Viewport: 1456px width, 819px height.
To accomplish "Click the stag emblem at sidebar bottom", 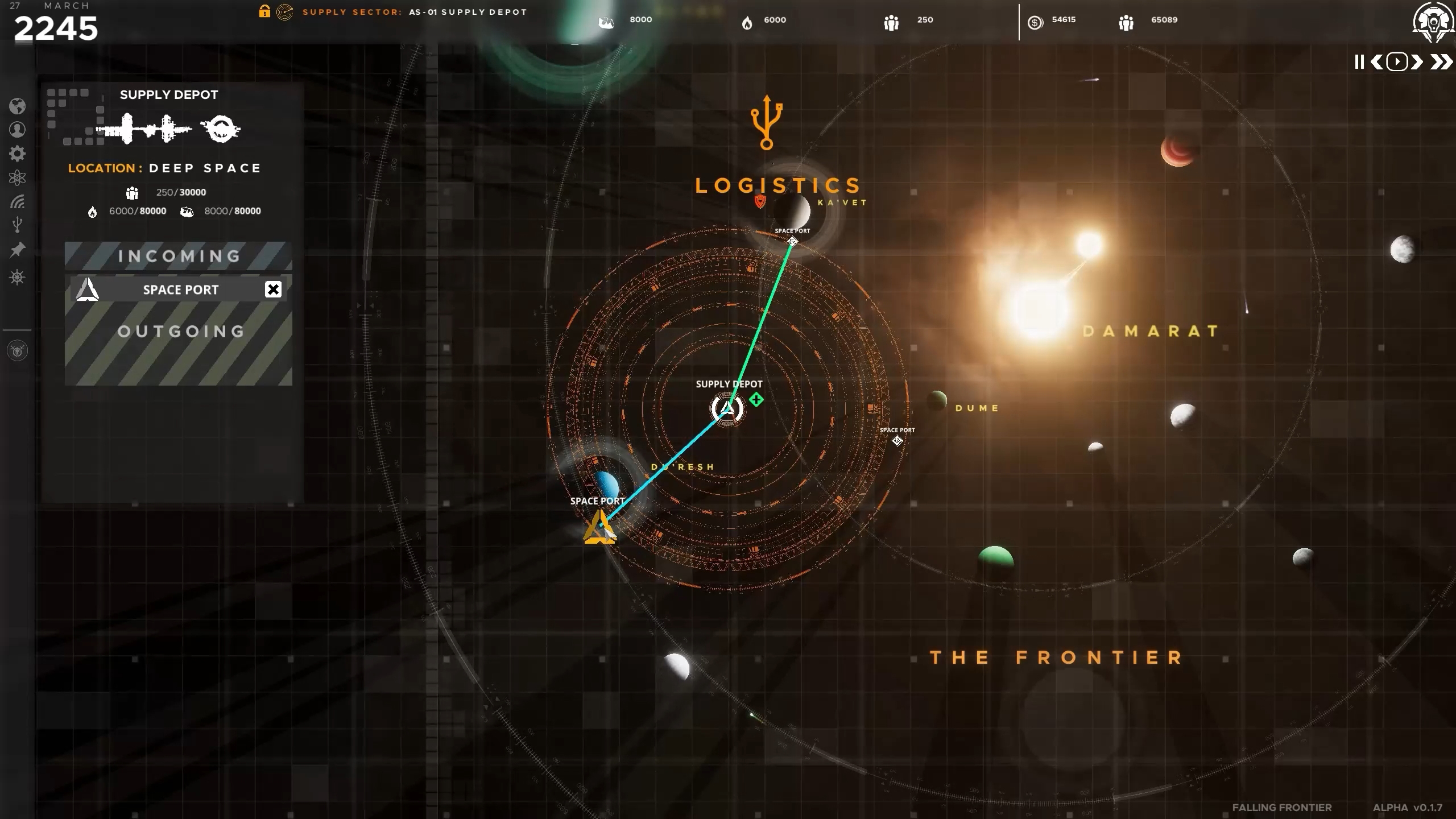I will 18,351.
